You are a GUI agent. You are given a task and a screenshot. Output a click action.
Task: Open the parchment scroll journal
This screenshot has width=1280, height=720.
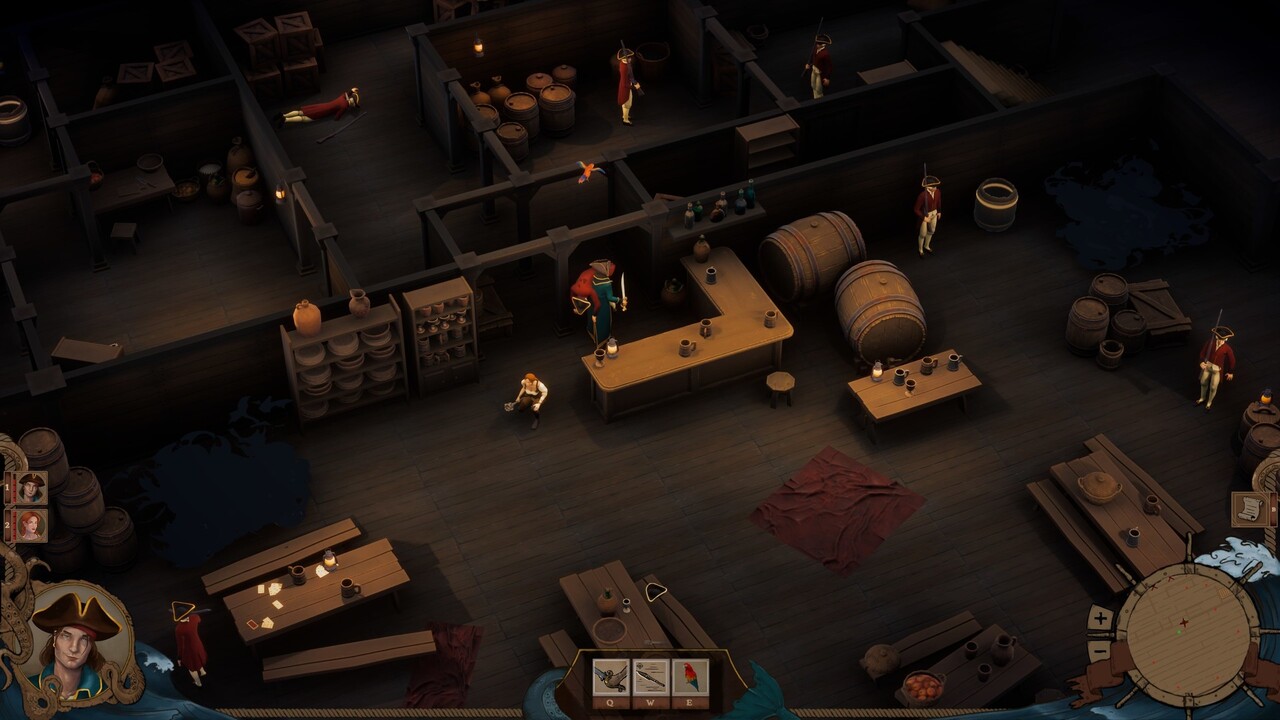(x=1250, y=508)
